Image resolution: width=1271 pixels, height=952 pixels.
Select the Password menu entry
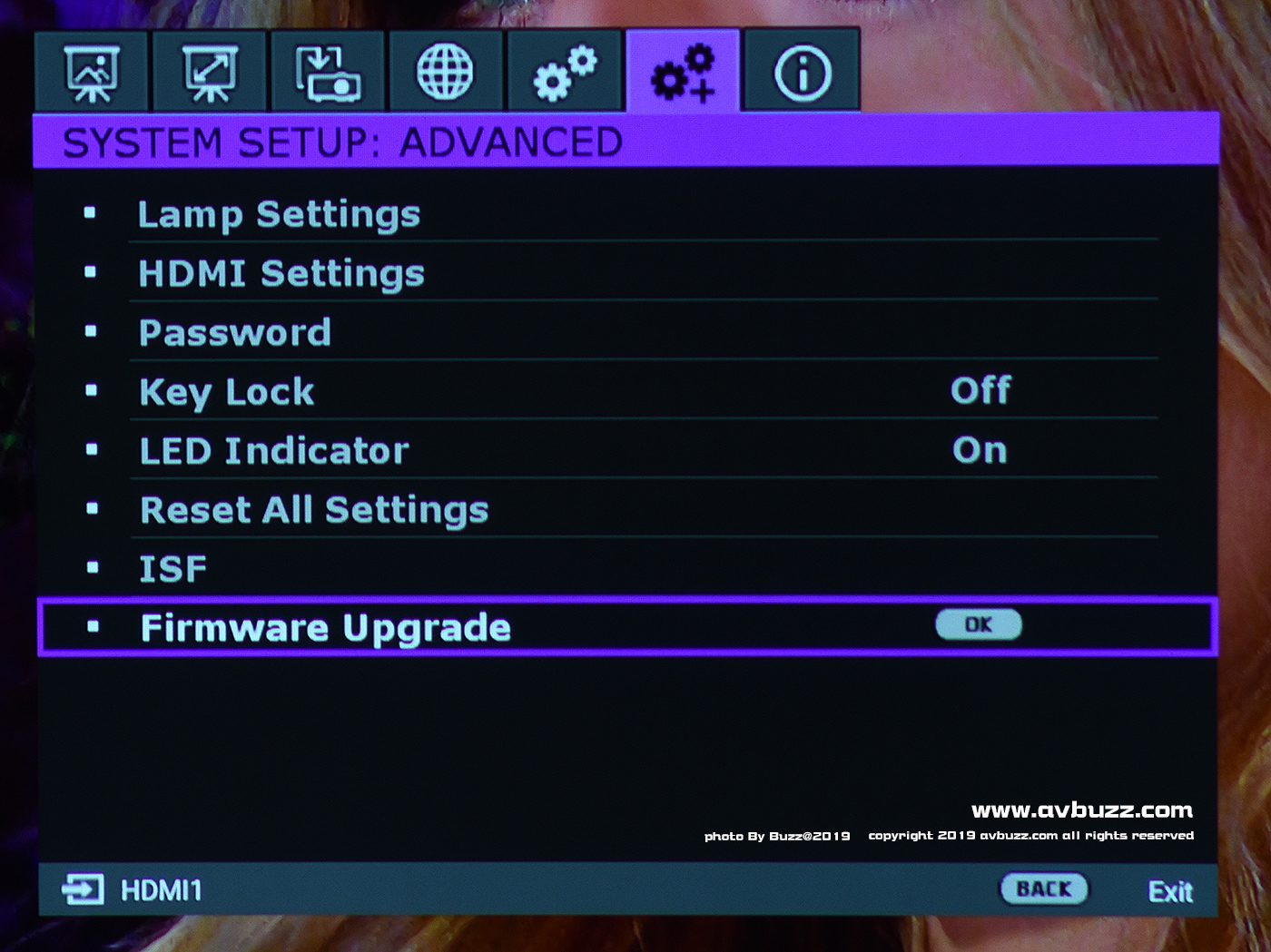(x=235, y=333)
